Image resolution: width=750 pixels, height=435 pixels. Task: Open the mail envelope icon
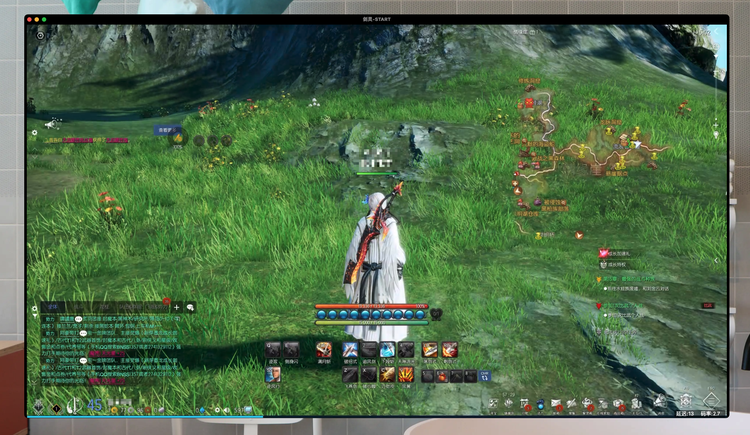pyautogui.click(x=556, y=404)
